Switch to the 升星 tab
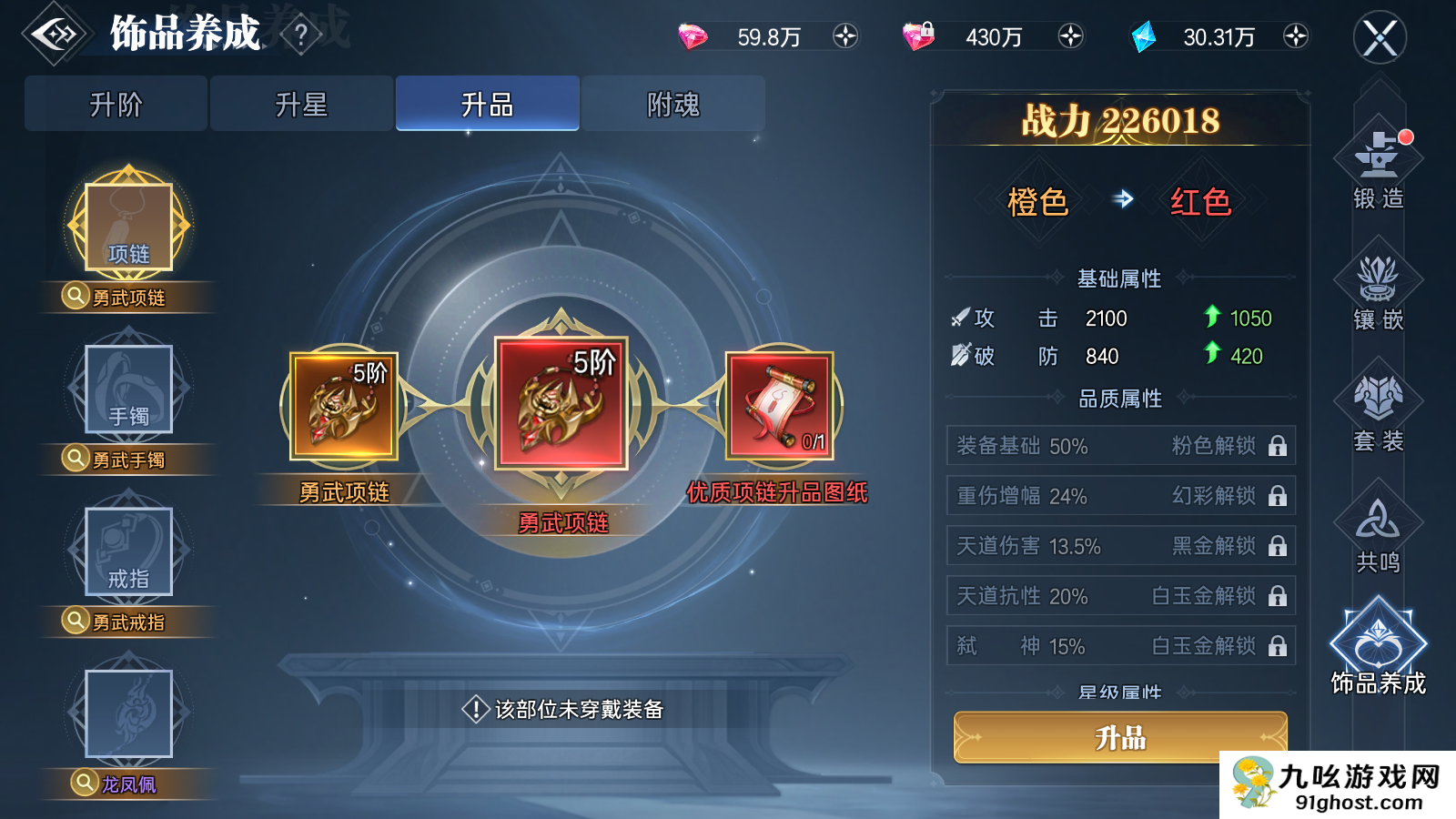 tap(301, 103)
